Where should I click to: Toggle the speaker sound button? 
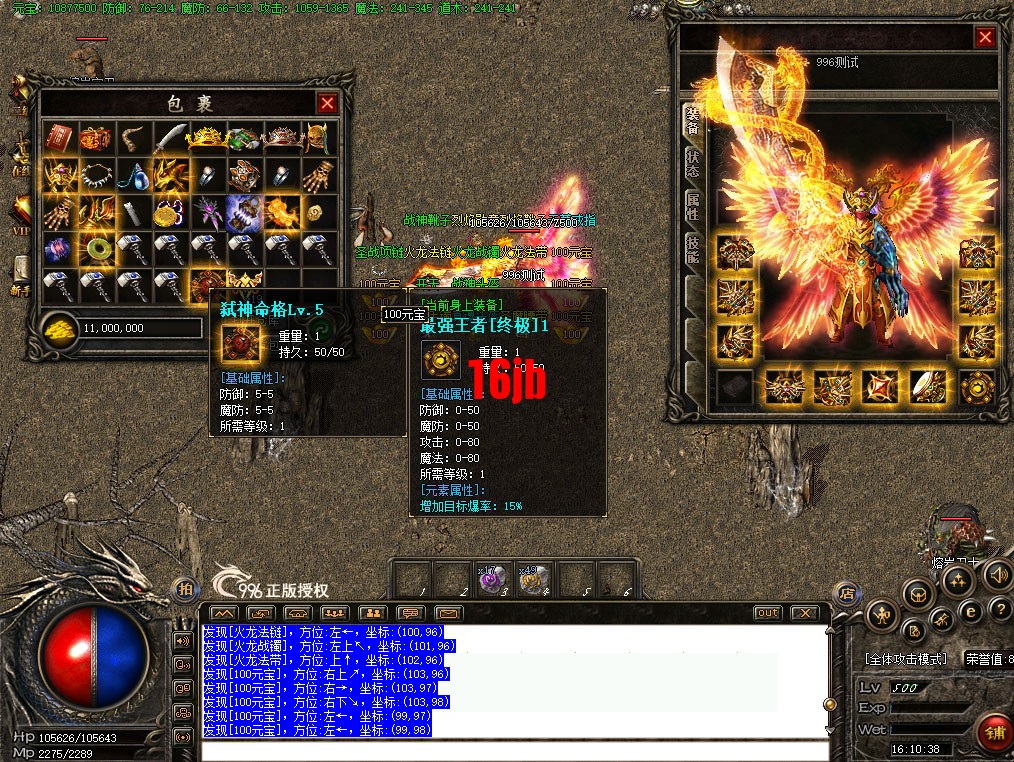(x=996, y=575)
